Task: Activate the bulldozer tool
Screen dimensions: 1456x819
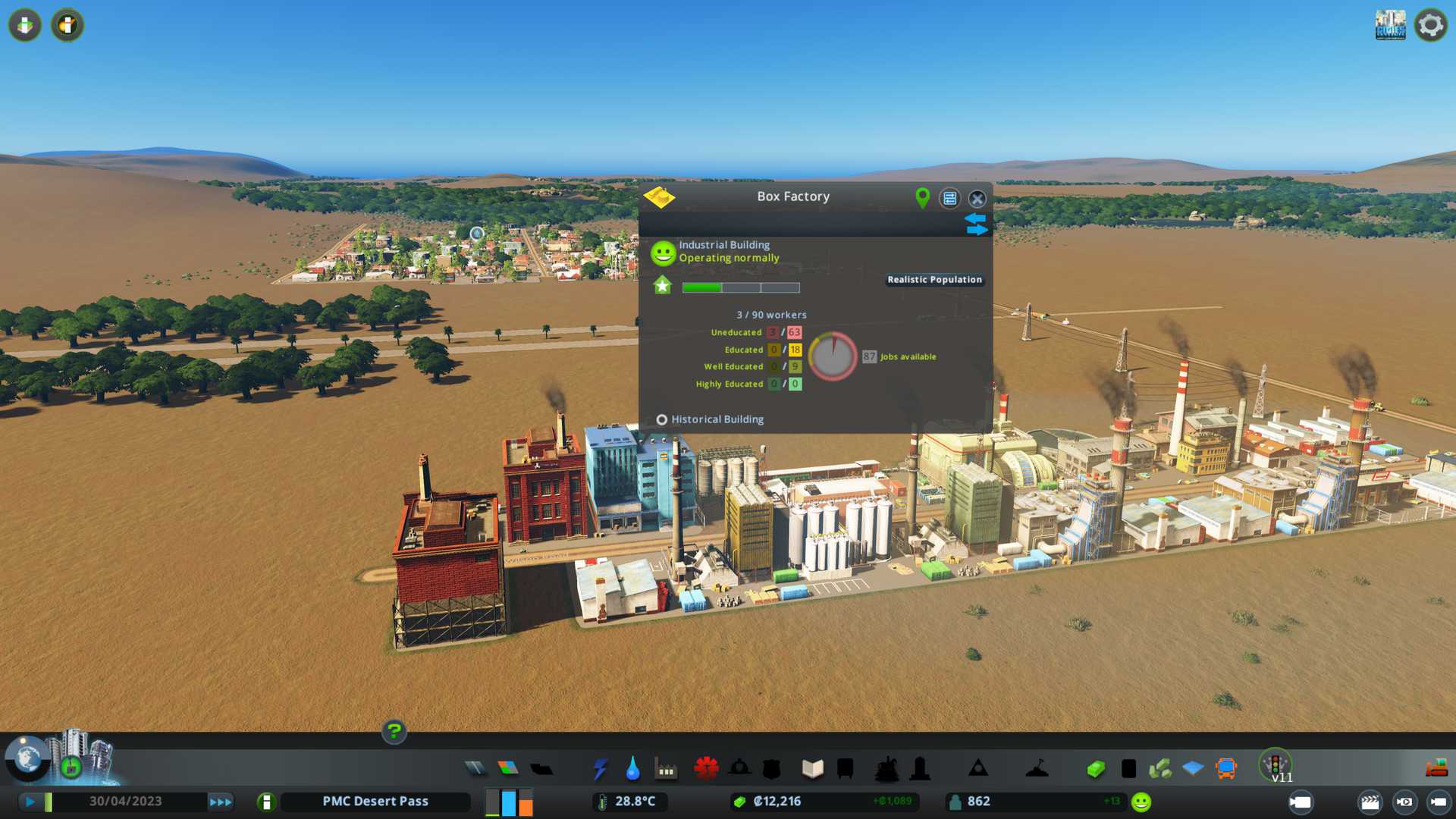Action: [x=1436, y=769]
